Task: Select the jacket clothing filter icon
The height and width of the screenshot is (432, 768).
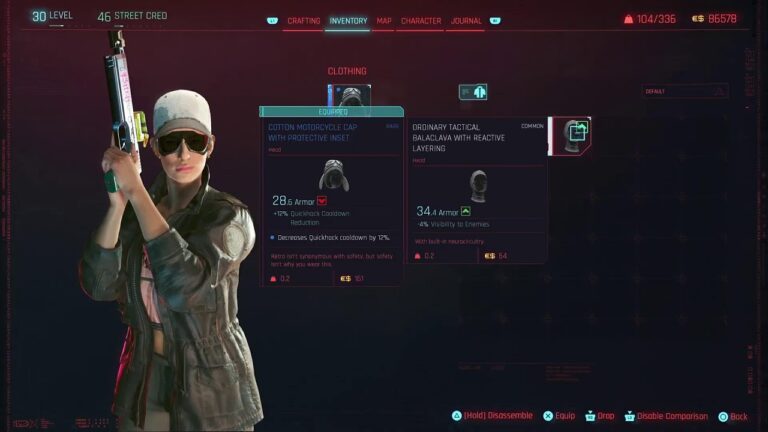Action: (473, 92)
